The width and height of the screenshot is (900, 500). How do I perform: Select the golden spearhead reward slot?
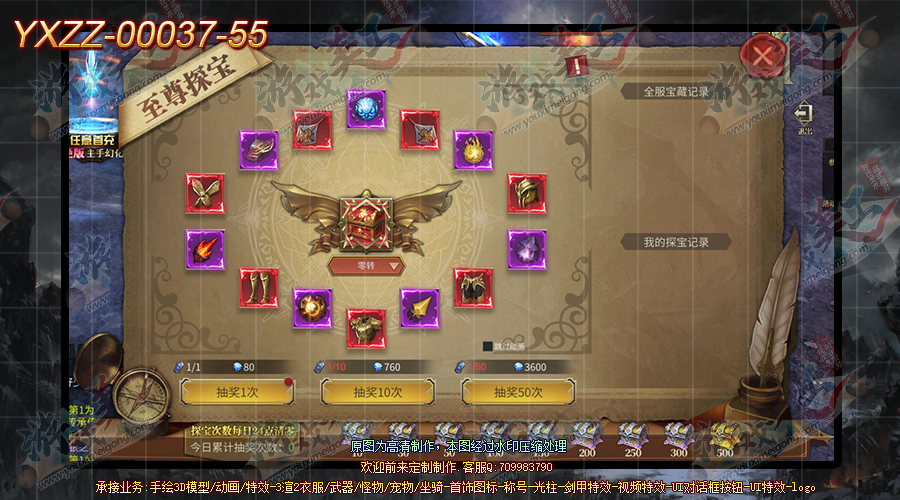(420, 309)
